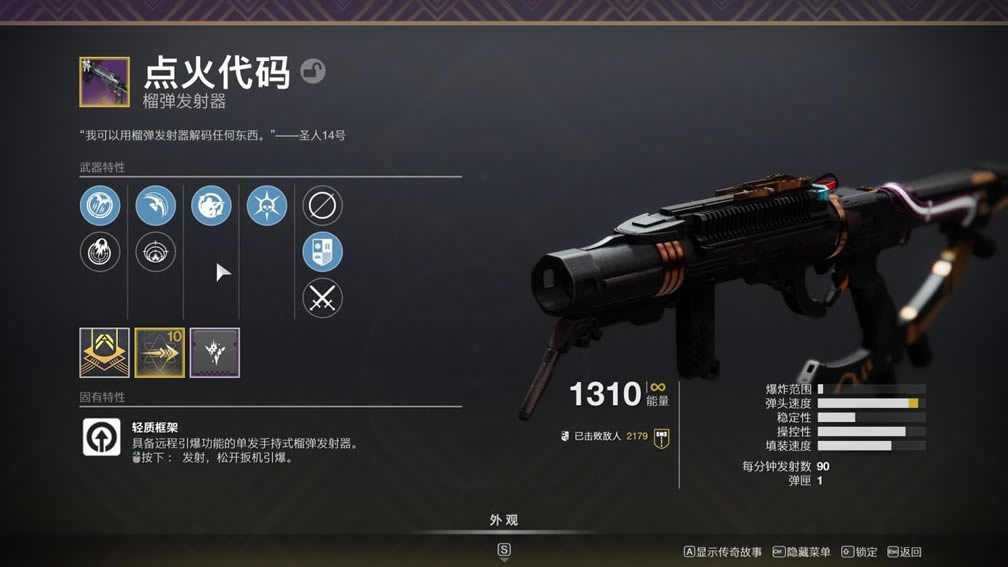
Task: Go back with the 返回 button
Action: coord(904,552)
